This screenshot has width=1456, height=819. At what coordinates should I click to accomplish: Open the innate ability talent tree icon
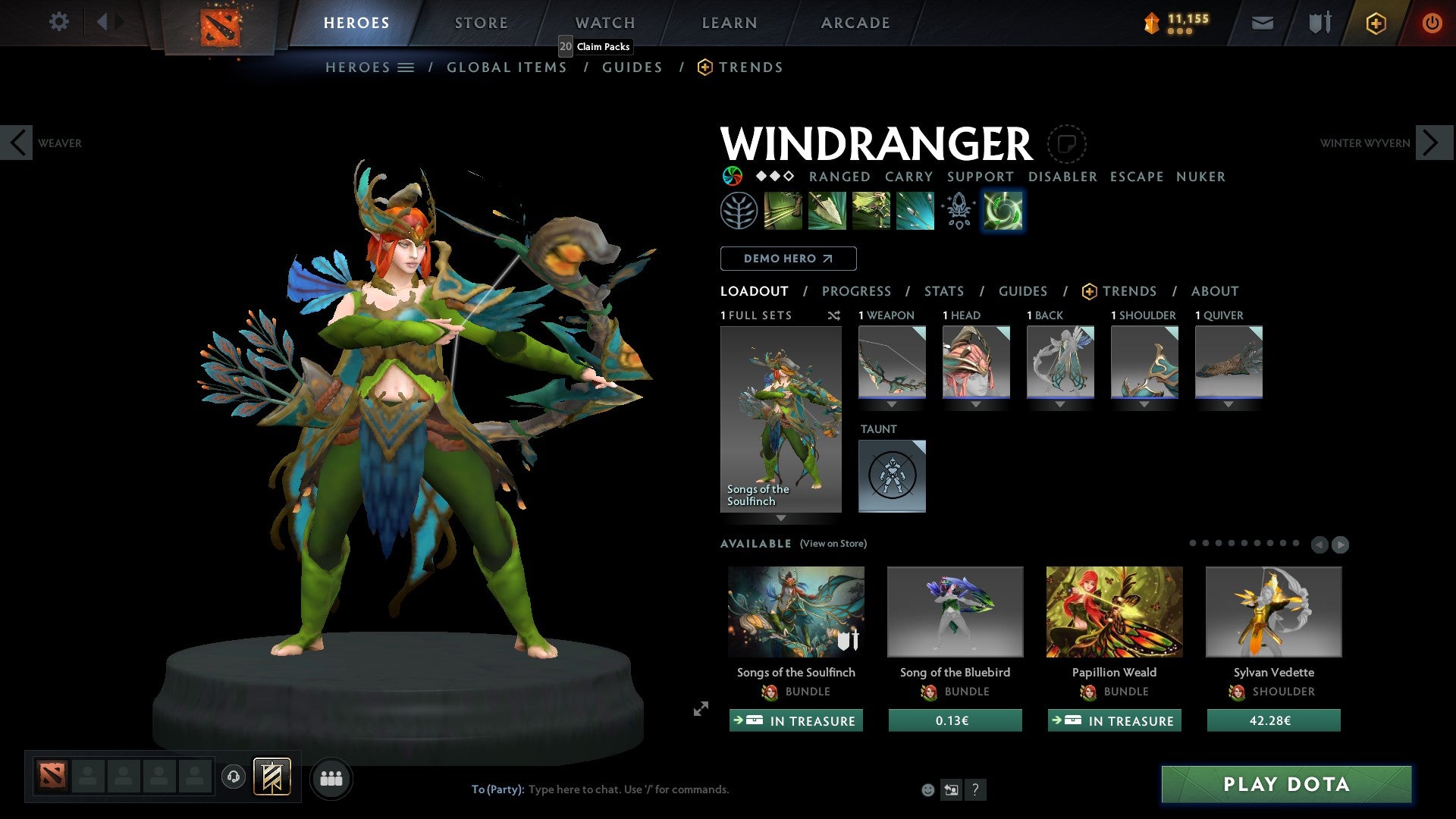738,210
